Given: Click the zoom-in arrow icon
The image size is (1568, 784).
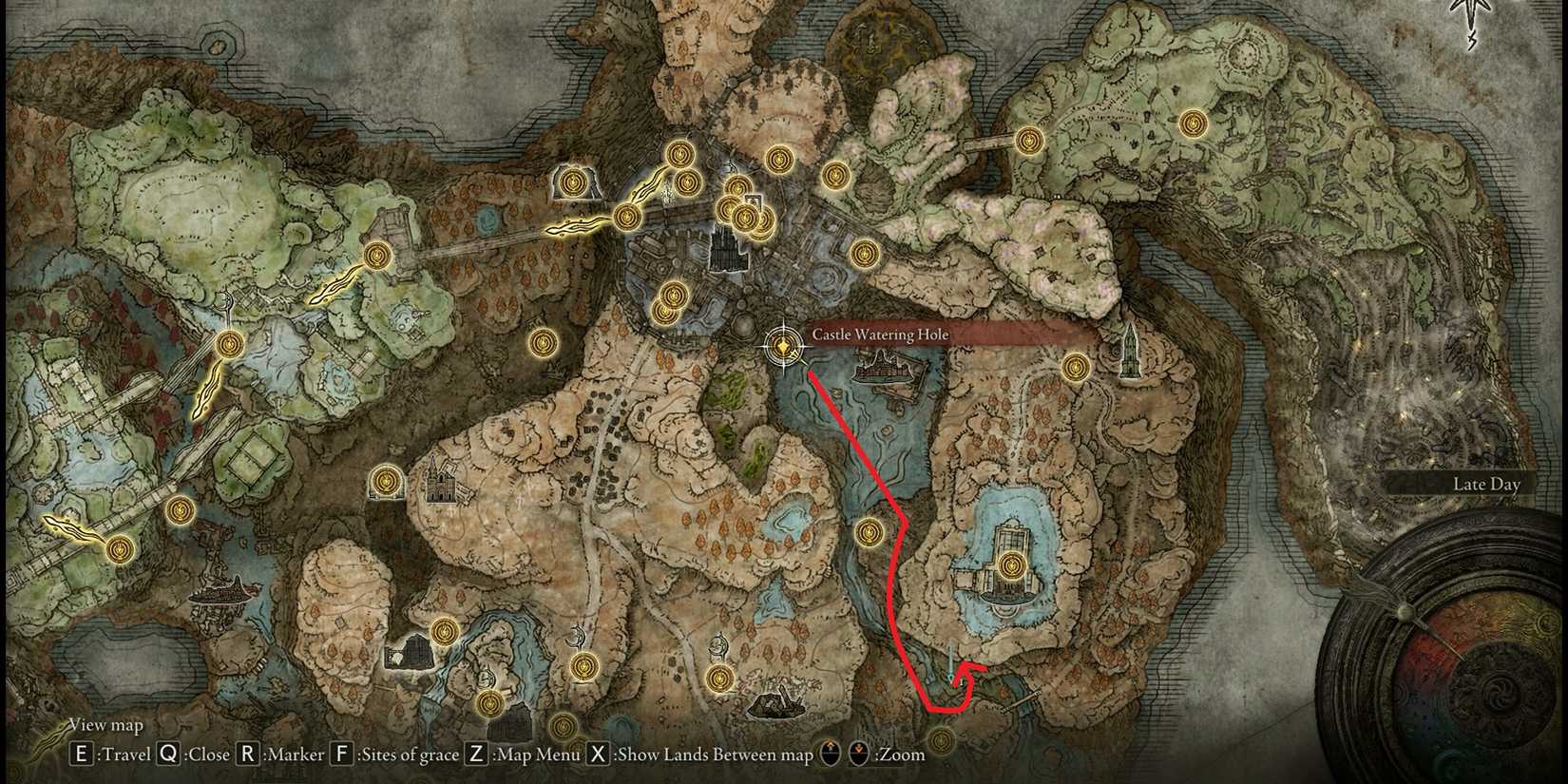Looking at the screenshot, I should click(x=831, y=755).
